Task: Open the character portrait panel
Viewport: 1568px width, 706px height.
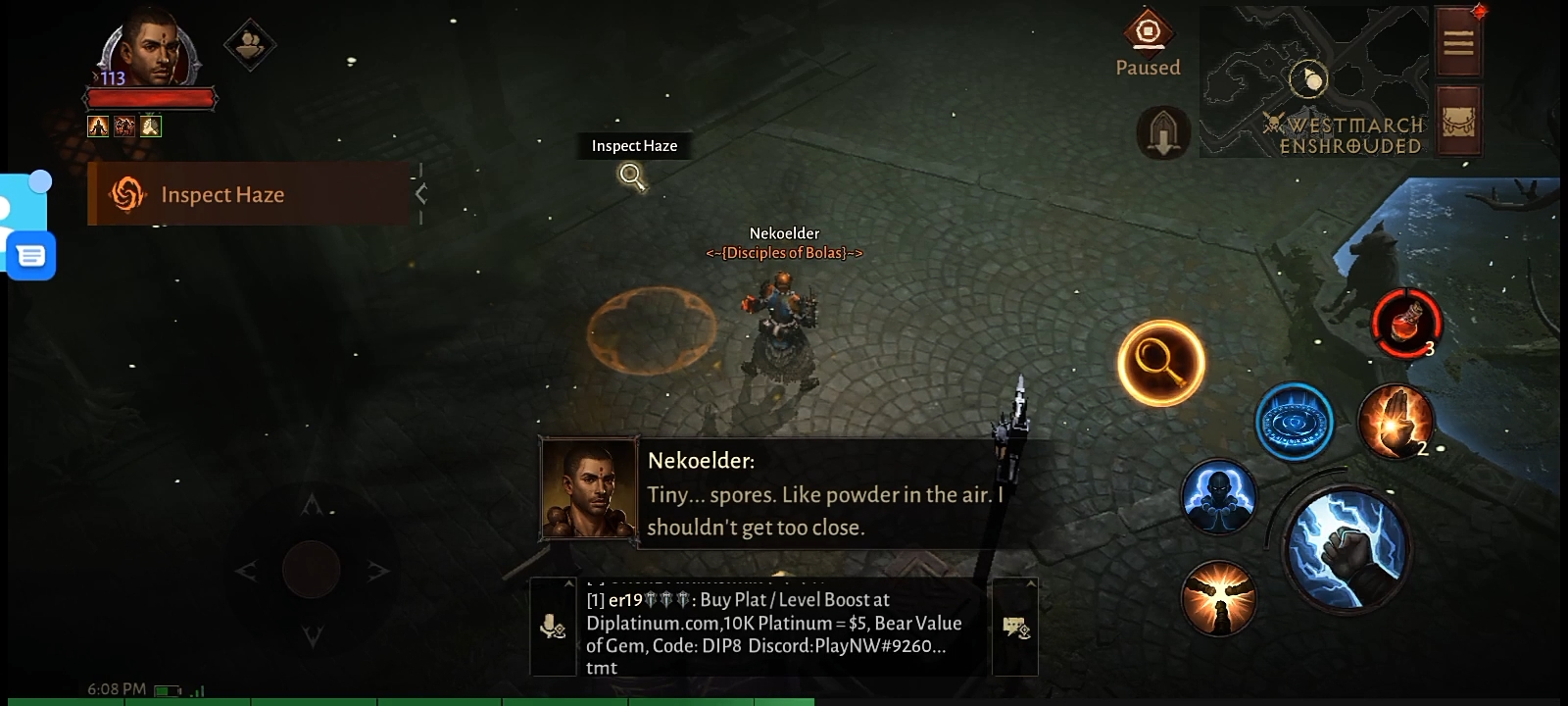Action: click(150, 51)
